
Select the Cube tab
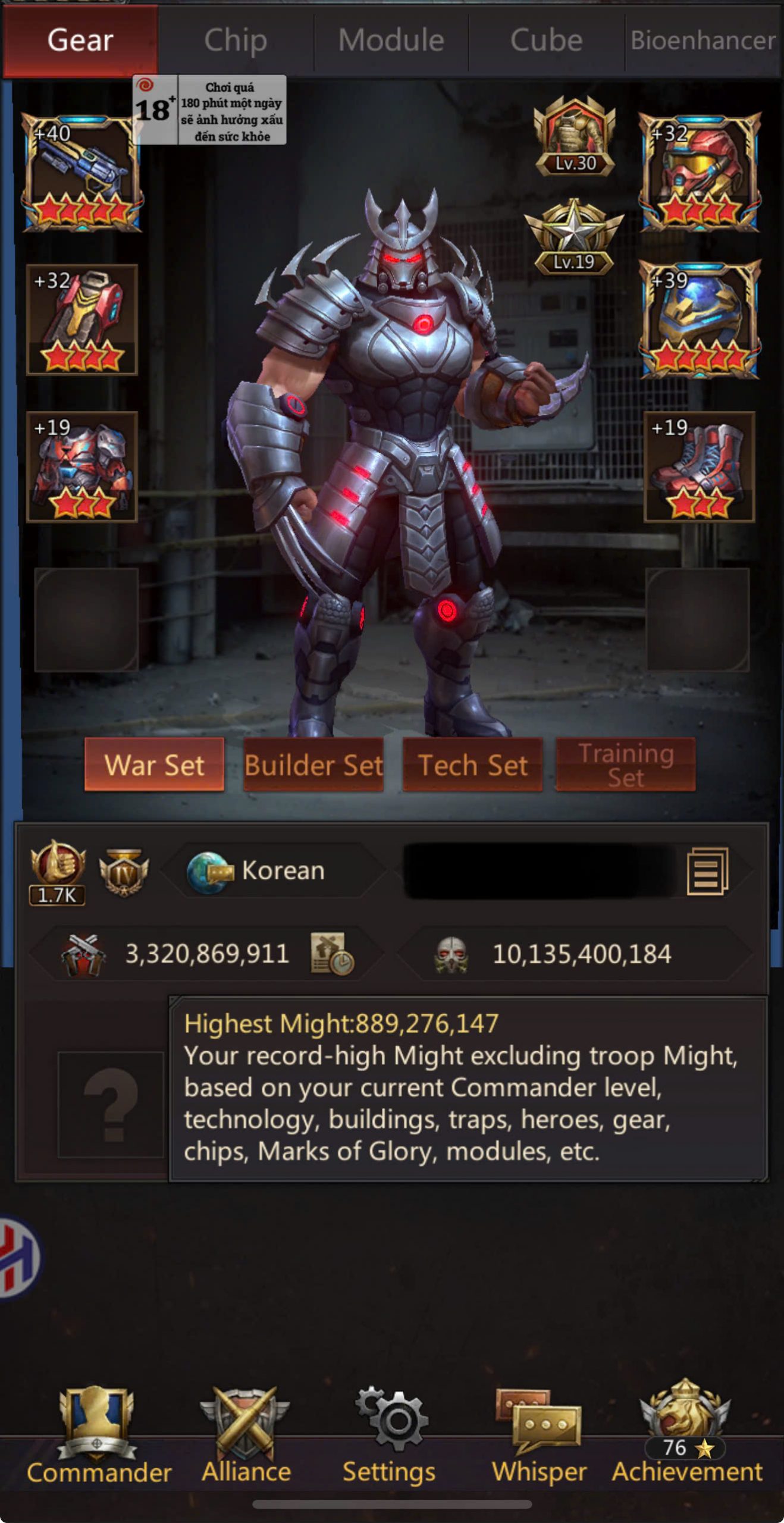(x=546, y=40)
